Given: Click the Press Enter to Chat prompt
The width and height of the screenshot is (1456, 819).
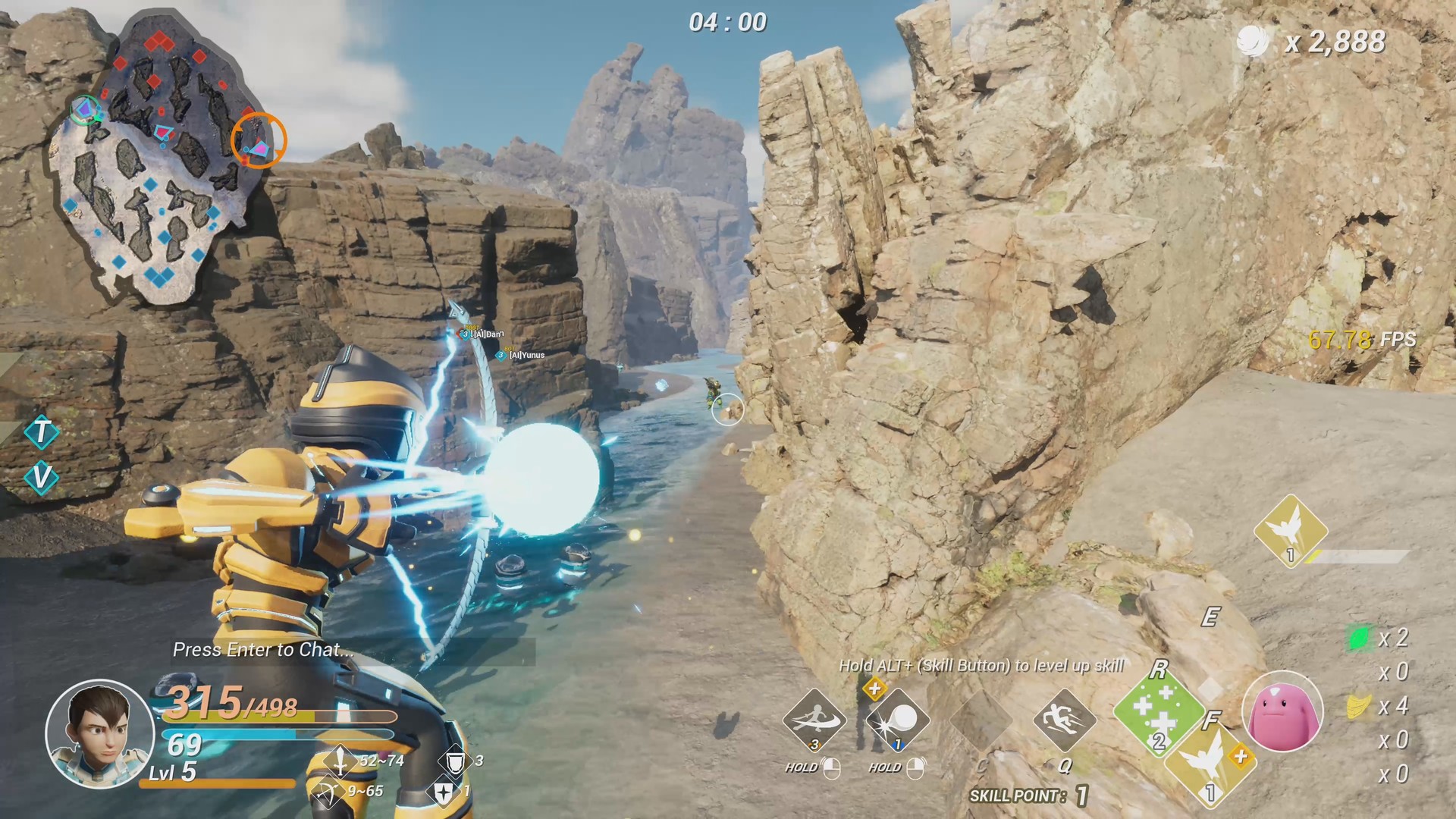Looking at the screenshot, I should point(262,650).
